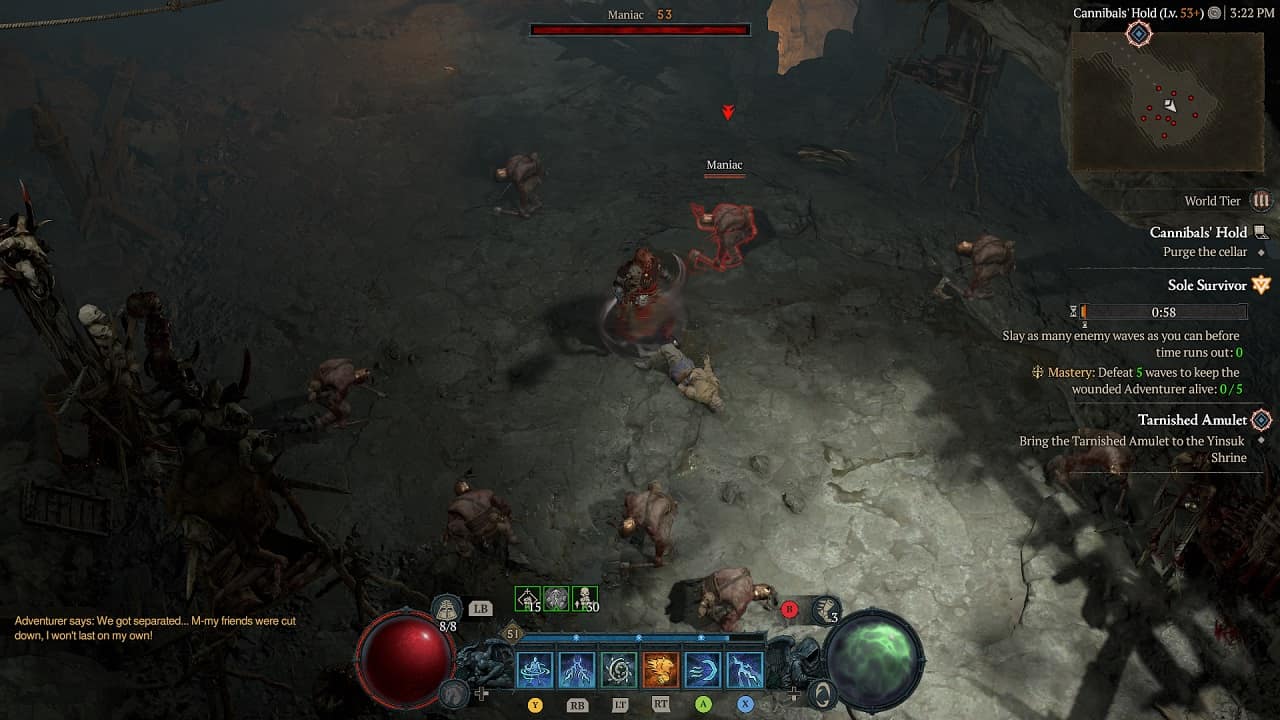Use the green spiral wind skill
This screenshot has height=720, width=1280.
point(619,670)
